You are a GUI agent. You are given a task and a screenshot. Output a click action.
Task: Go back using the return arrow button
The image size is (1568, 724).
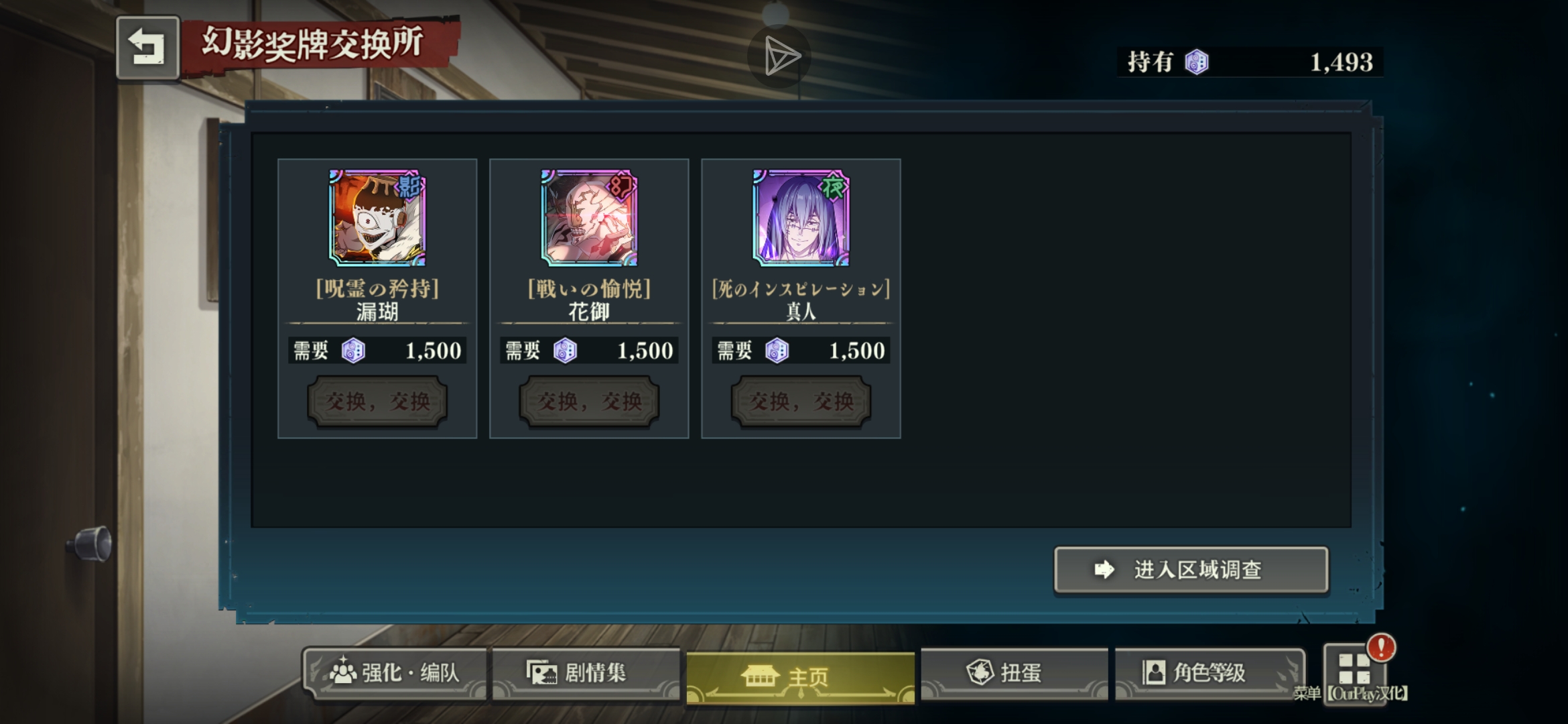147,48
